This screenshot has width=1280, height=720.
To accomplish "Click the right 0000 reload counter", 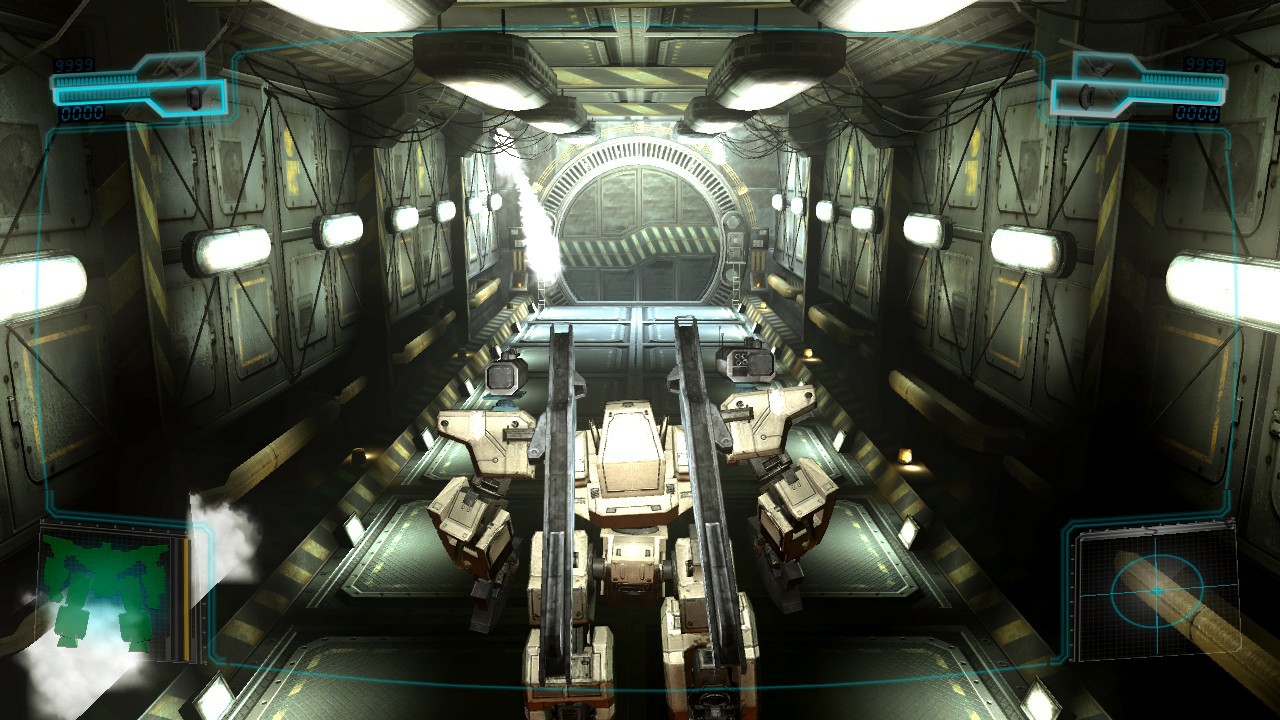I will (1195, 115).
